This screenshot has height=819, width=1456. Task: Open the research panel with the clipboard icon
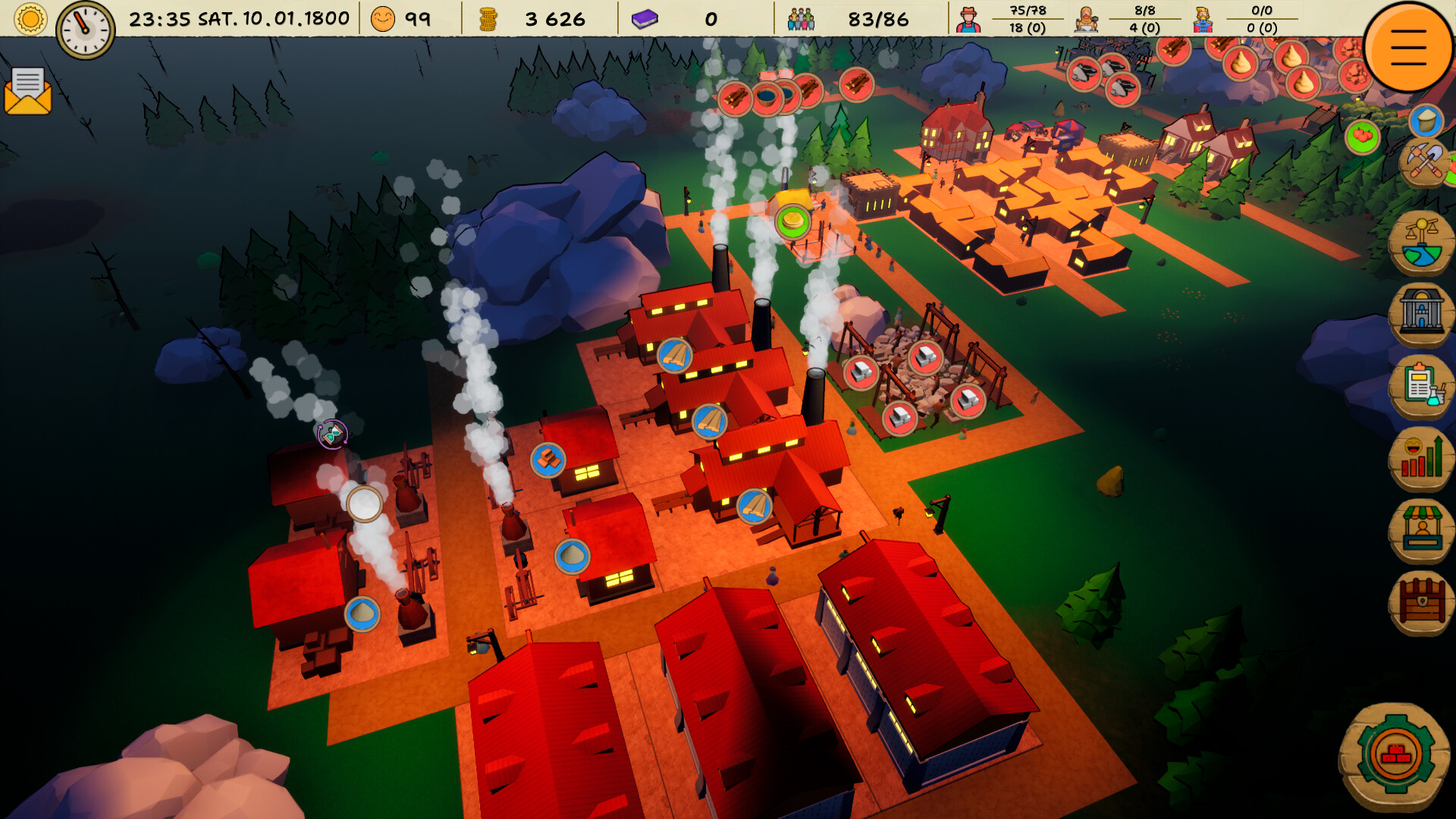pos(1423,387)
